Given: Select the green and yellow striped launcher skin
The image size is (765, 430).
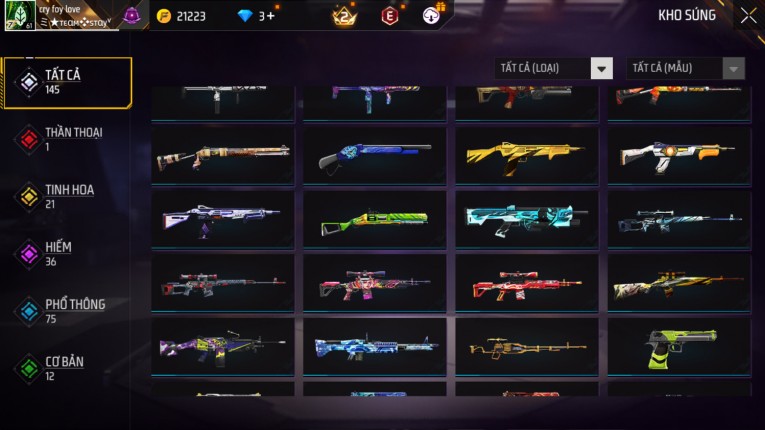Looking at the screenshot, I should [x=374, y=220].
